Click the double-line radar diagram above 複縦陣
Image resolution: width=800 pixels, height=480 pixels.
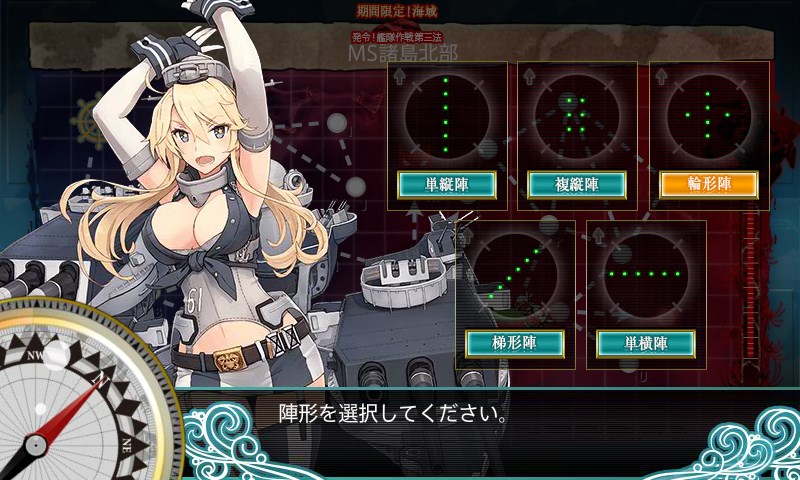pyautogui.click(x=576, y=115)
